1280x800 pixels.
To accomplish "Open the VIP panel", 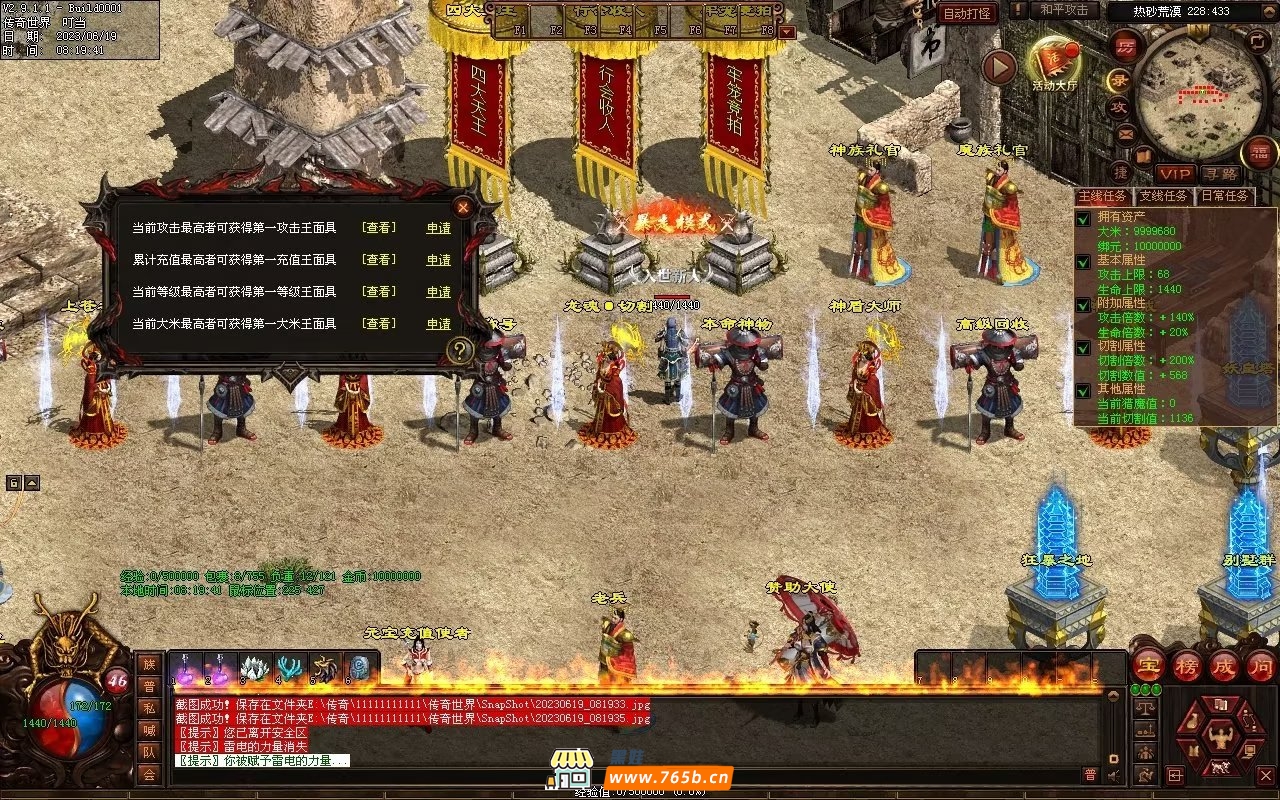I will pyautogui.click(x=1175, y=174).
